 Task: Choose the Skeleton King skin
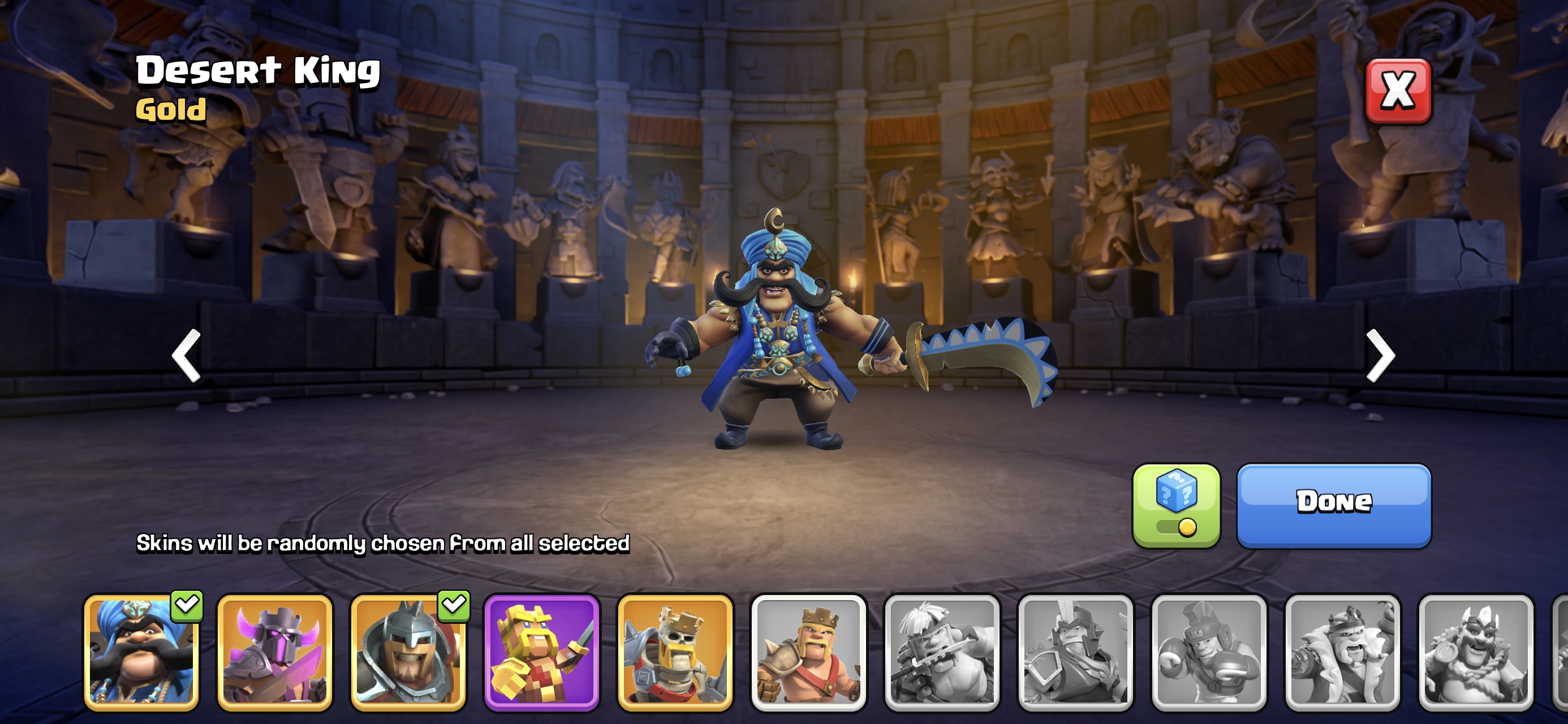point(675,653)
